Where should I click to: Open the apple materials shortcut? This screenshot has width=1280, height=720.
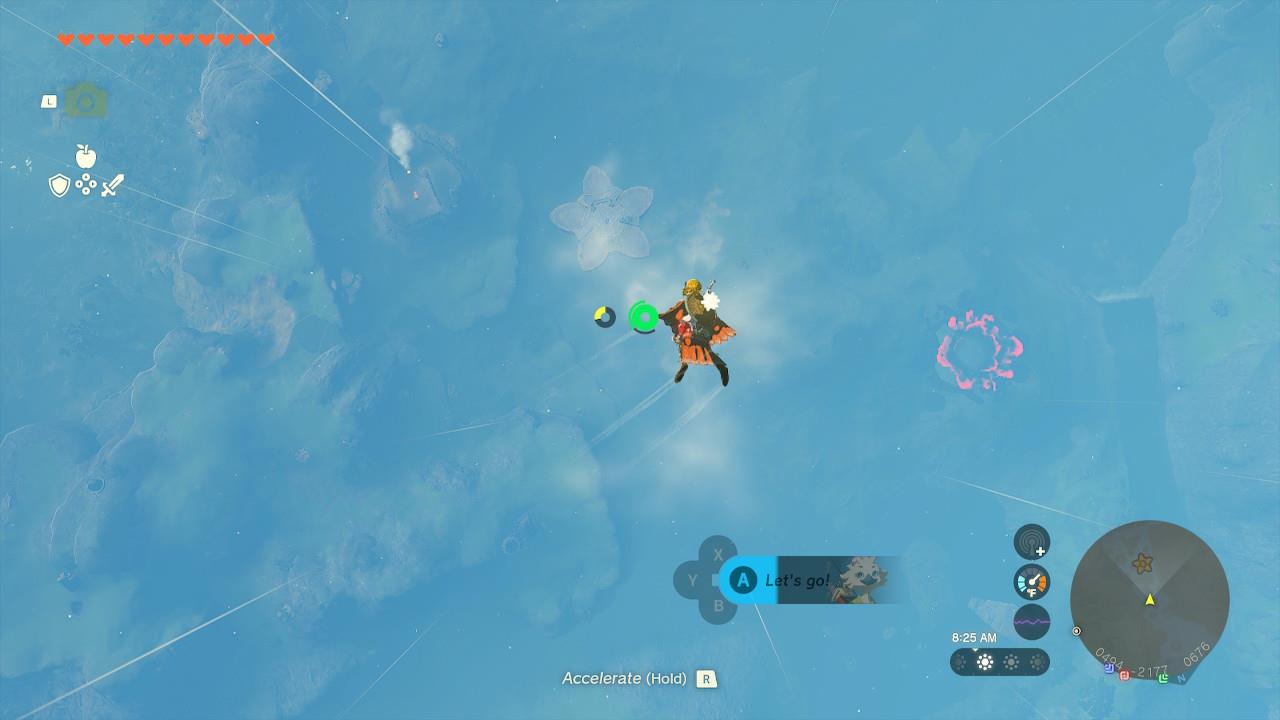click(x=86, y=157)
